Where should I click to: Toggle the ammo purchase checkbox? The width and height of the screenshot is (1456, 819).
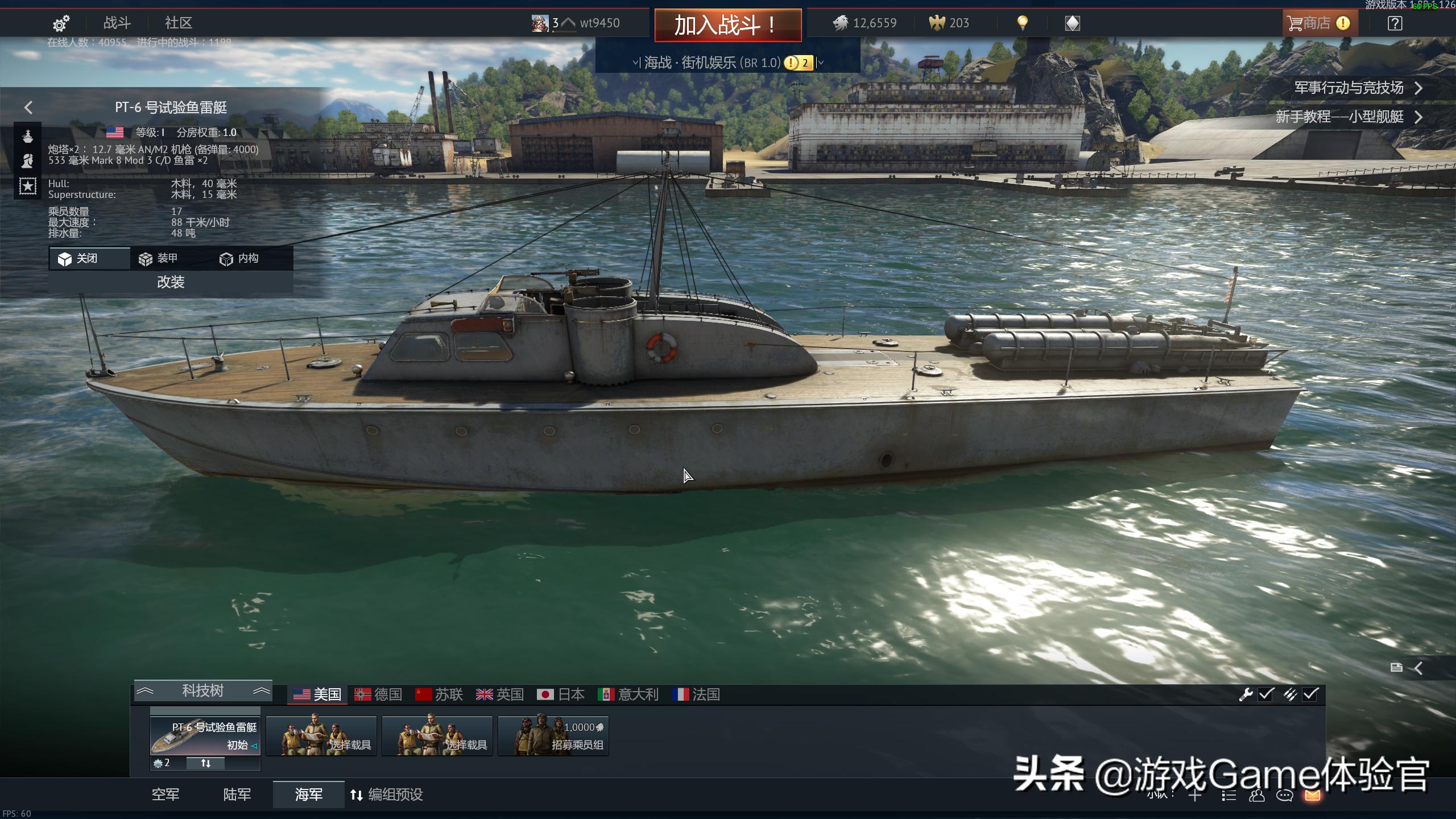pos(1310,694)
